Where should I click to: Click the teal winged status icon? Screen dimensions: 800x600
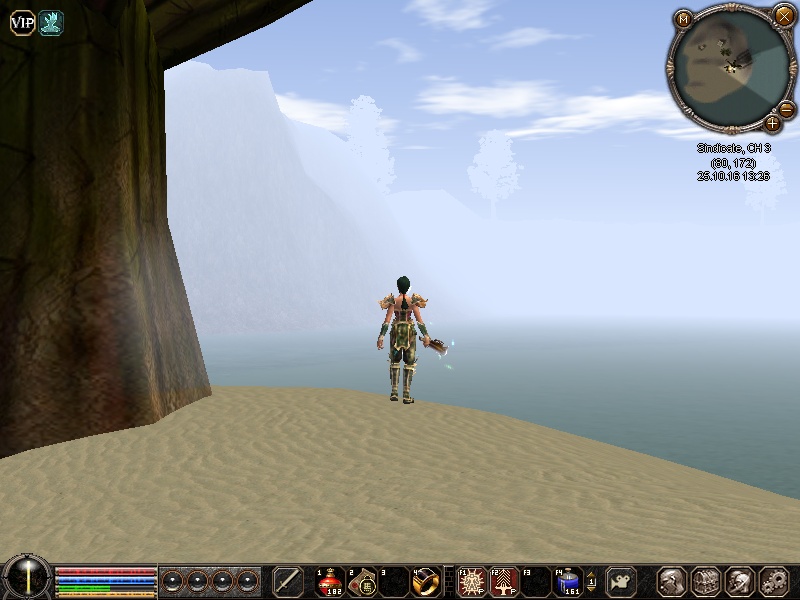point(50,24)
